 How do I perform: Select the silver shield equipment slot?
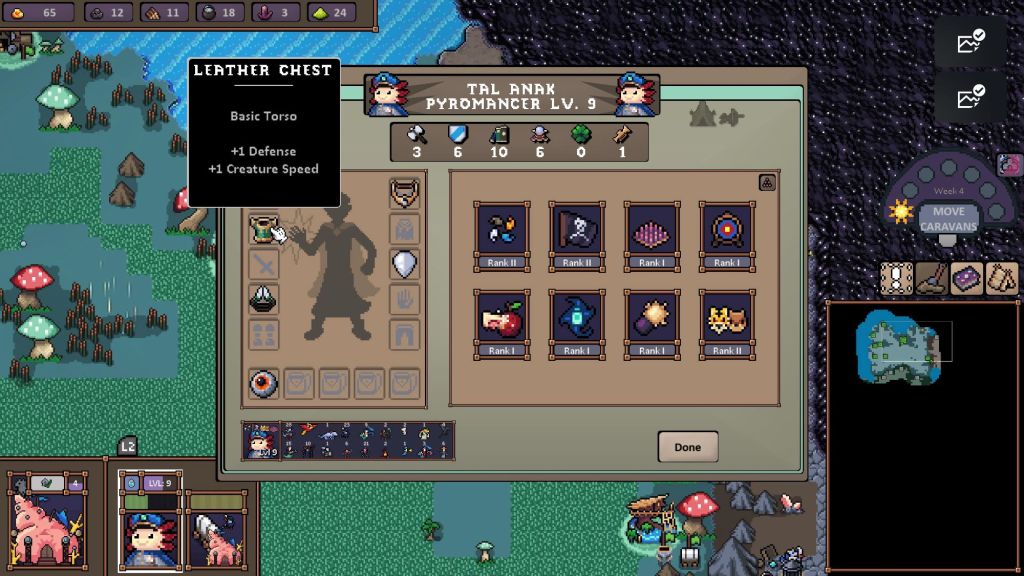[404, 264]
